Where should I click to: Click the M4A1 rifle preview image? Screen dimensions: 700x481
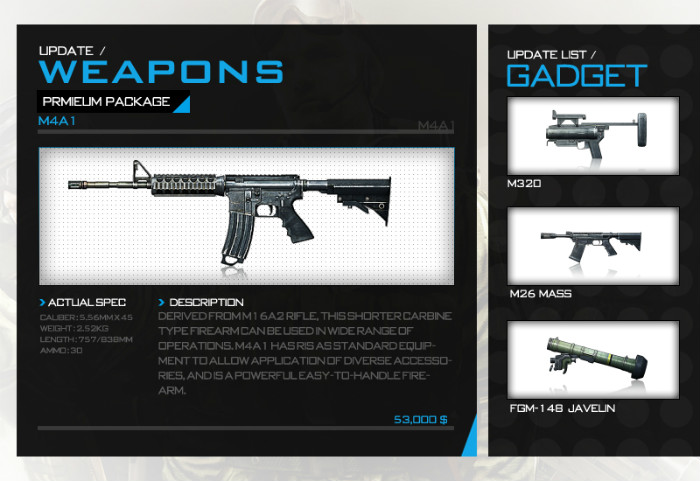tap(246, 216)
